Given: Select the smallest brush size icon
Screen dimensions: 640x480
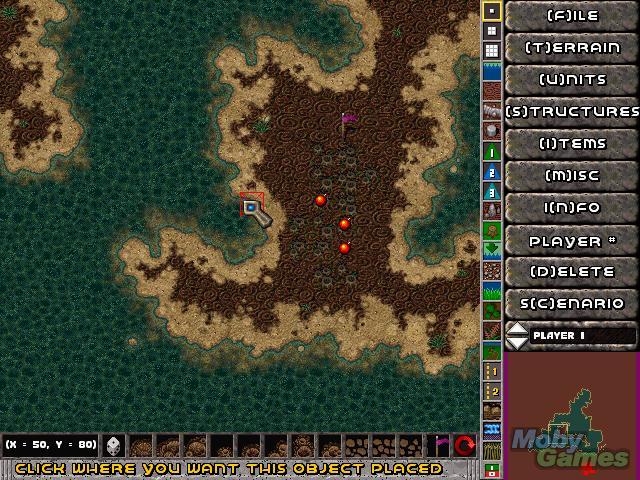Looking at the screenshot, I should click(x=491, y=11).
